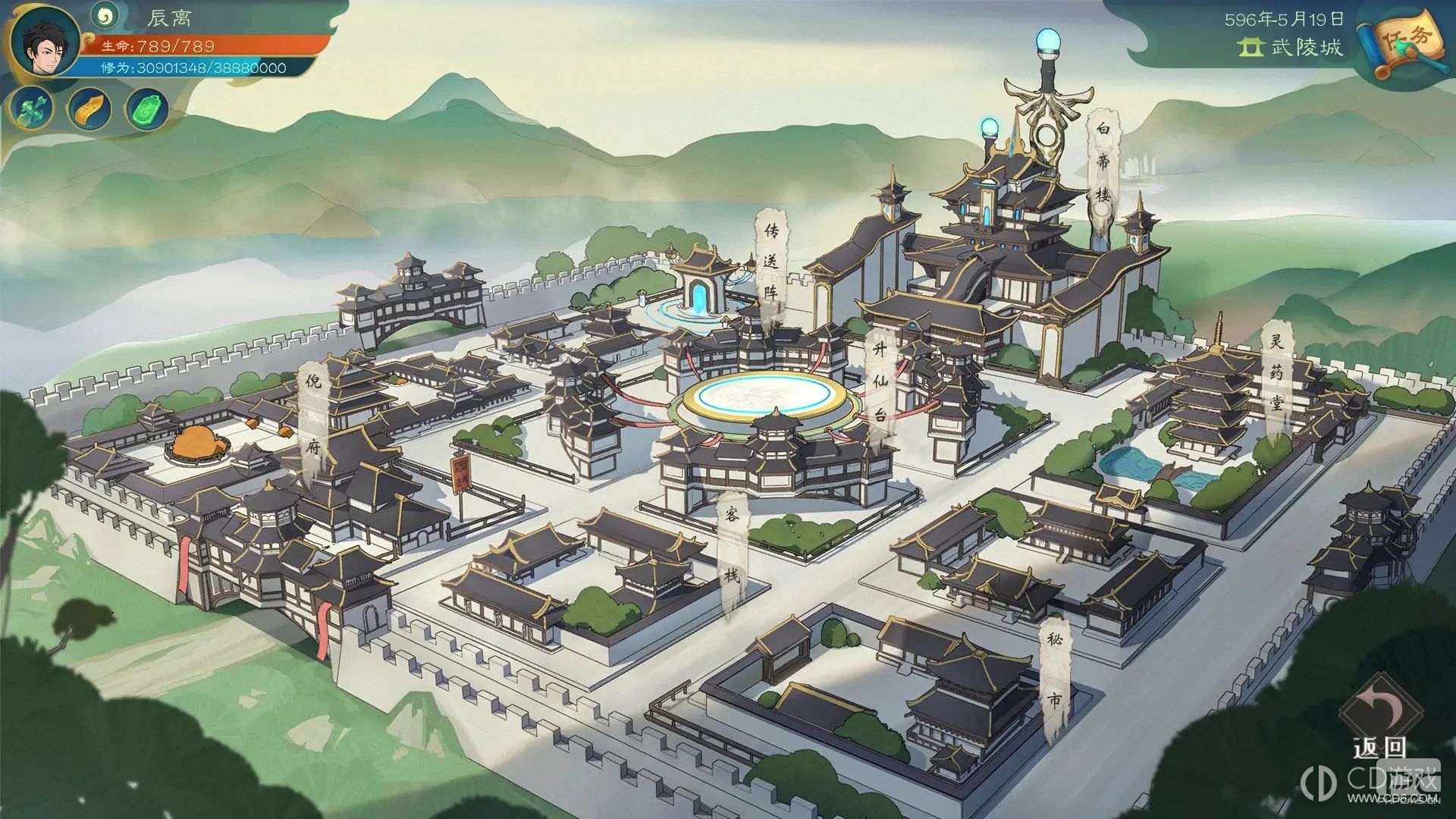Open the 秘市 secret market
Viewport: 1456px width, 819px height.
[1055, 671]
